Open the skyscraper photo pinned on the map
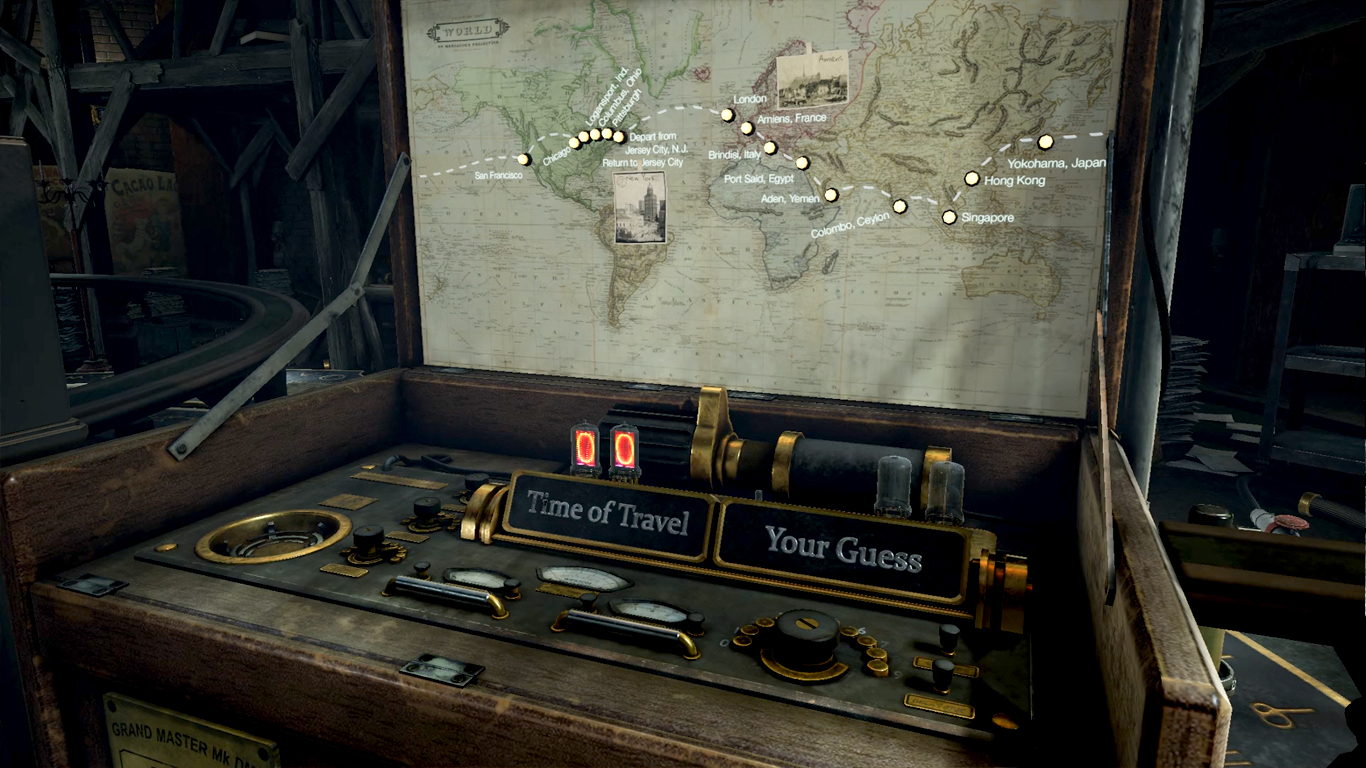The height and width of the screenshot is (768, 1366). point(640,207)
